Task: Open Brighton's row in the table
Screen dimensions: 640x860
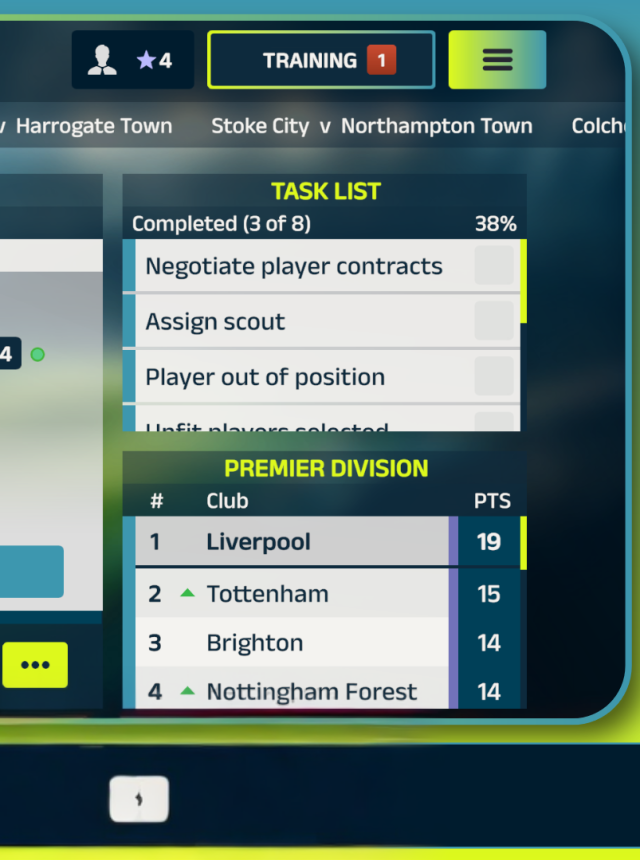Action: [290, 643]
